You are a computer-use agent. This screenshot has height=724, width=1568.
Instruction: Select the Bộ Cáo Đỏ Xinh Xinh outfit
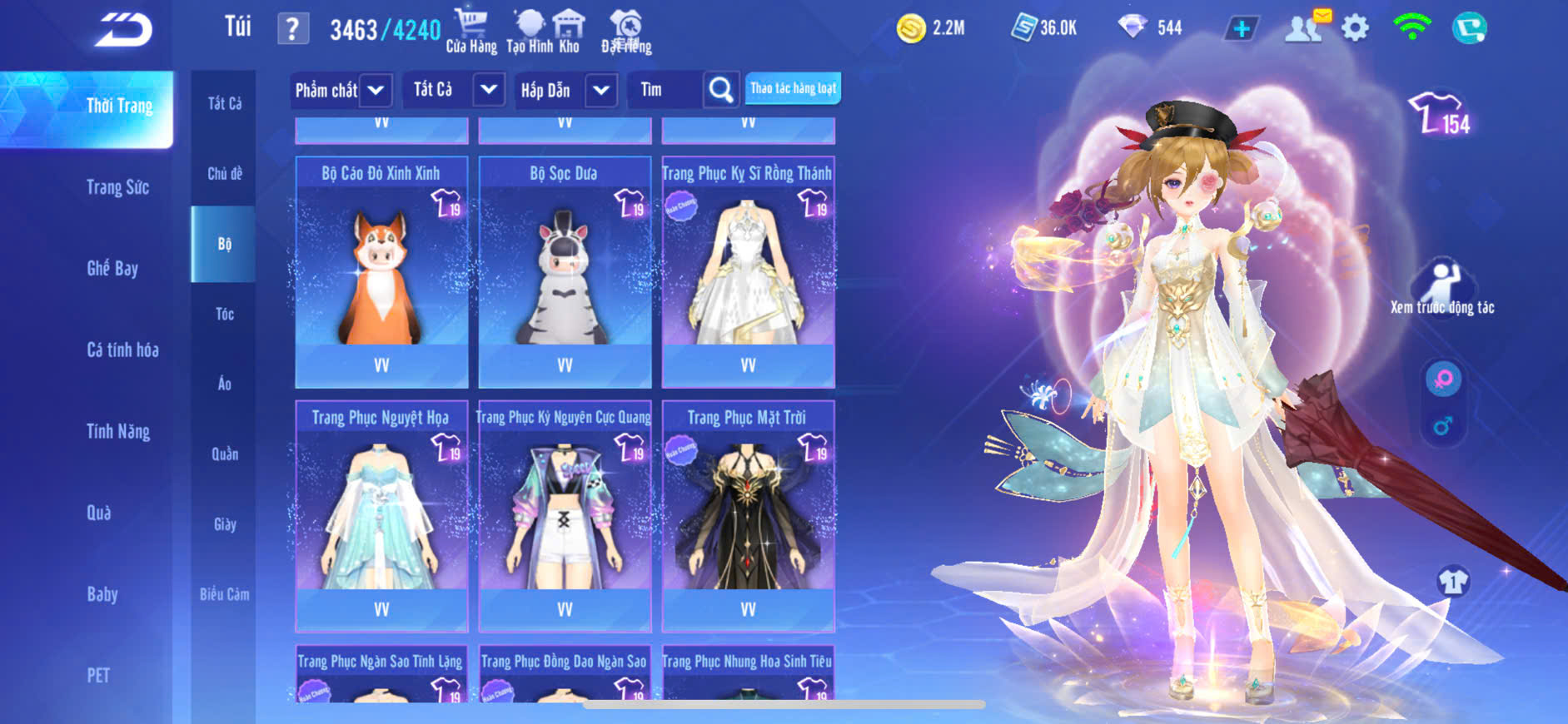click(x=381, y=270)
